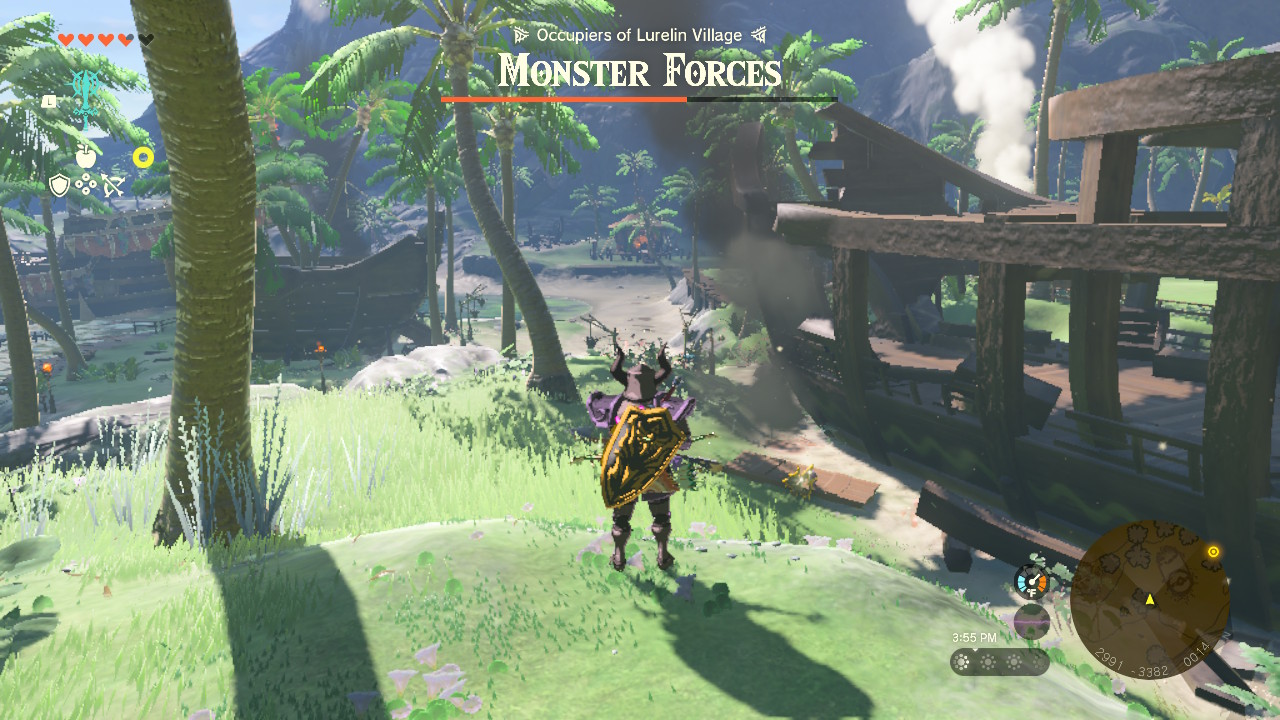Toggle the fourth weather forecast slot
Screen dimensions: 1280x720
(1038, 662)
